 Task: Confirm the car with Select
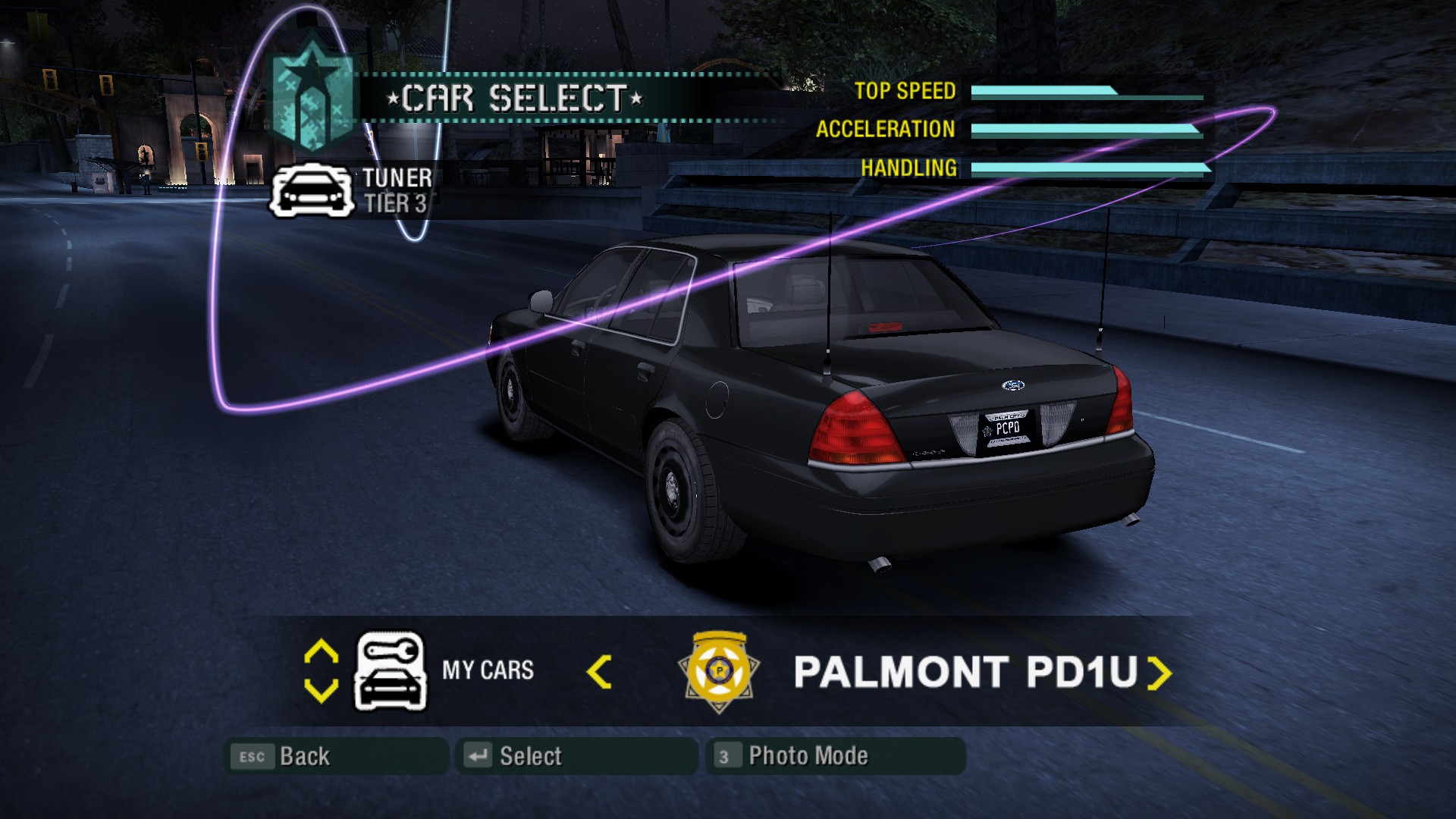[x=576, y=756]
